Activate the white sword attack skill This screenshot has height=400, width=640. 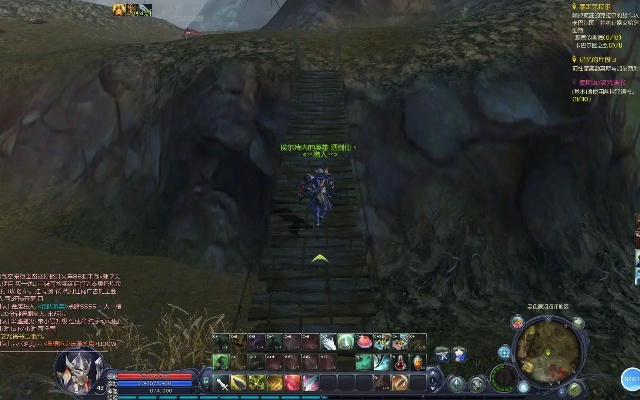coord(220,382)
